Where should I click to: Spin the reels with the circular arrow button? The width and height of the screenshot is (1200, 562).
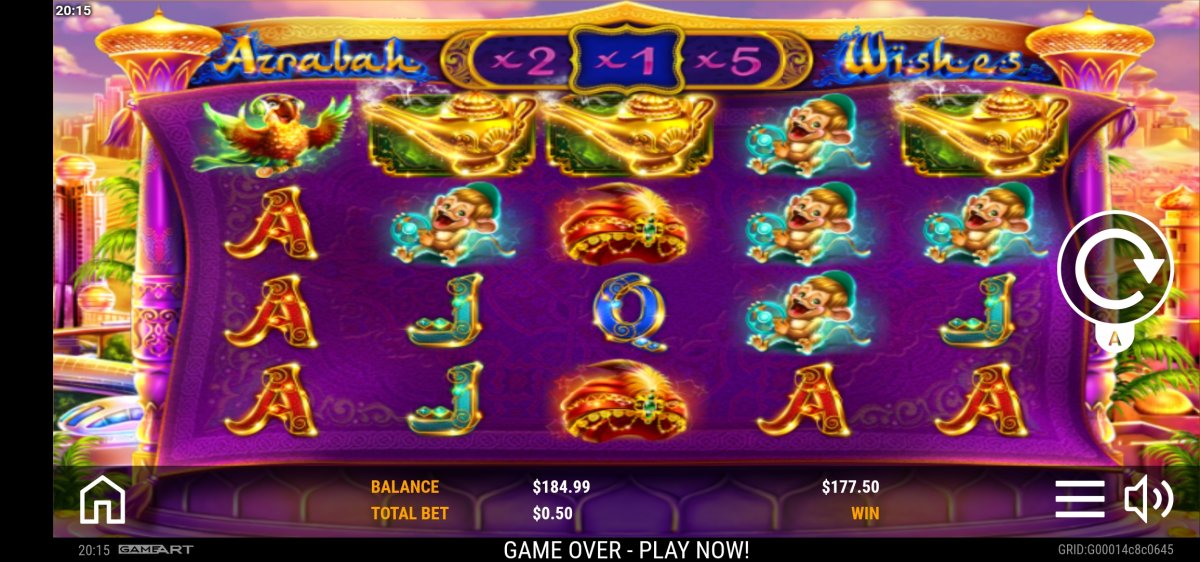pos(1114,267)
